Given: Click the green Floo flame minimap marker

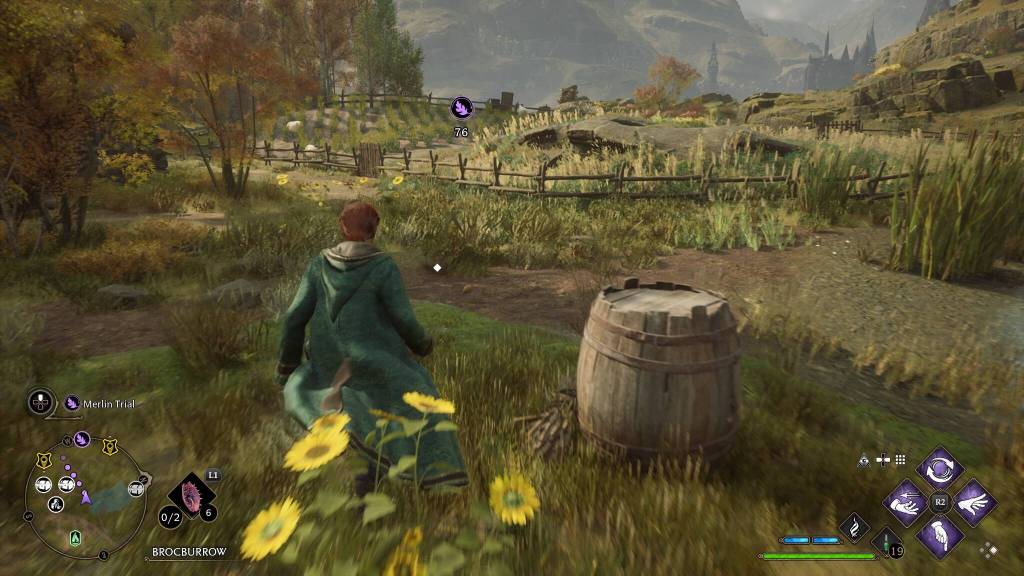Looking at the screenshot, I should click(x=75, y=538).
